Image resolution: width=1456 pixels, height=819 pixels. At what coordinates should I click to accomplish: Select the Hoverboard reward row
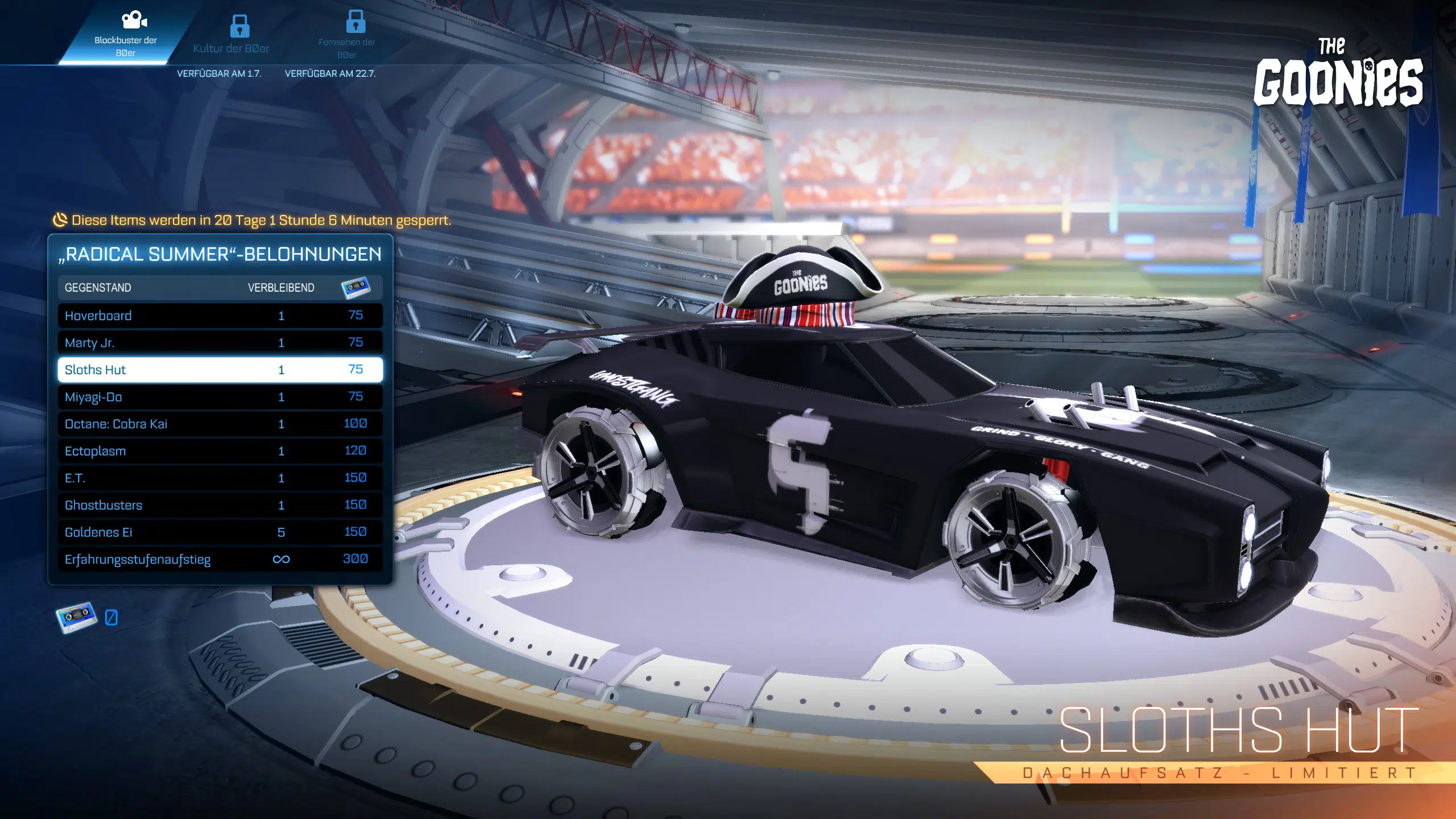pos(220,316)
